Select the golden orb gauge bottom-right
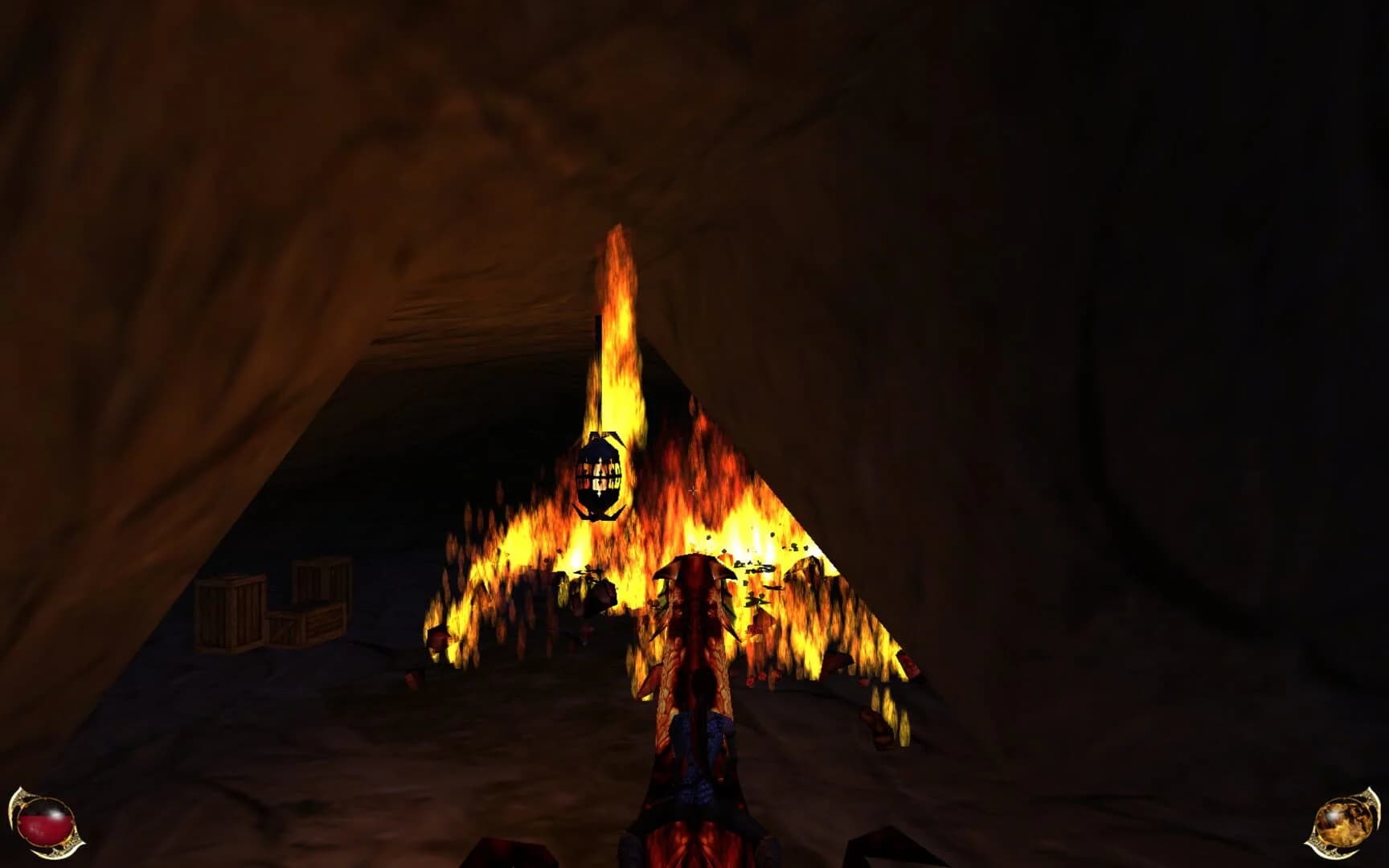This screenshot has height=868, width=1389. tap(1344, 821)
